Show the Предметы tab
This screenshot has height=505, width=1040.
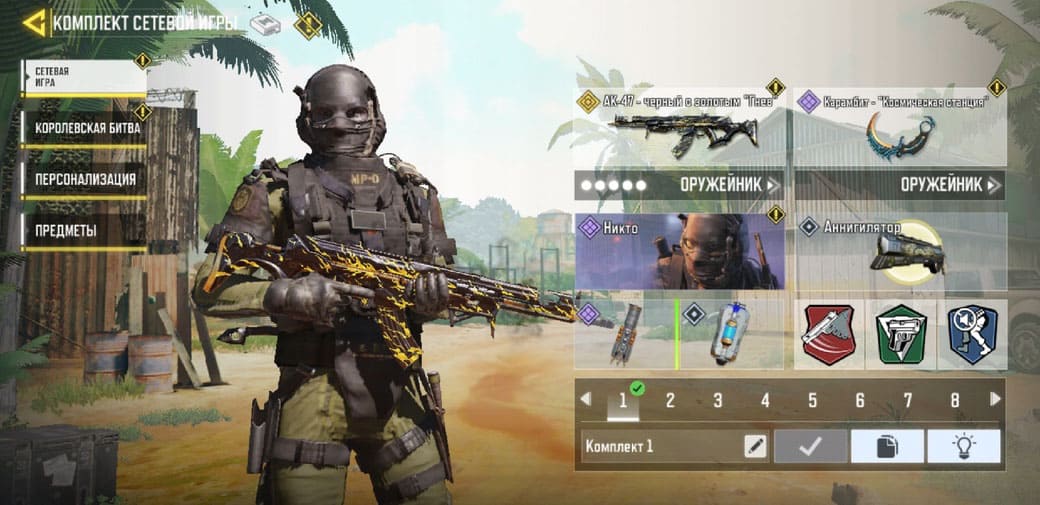(84, 230)
